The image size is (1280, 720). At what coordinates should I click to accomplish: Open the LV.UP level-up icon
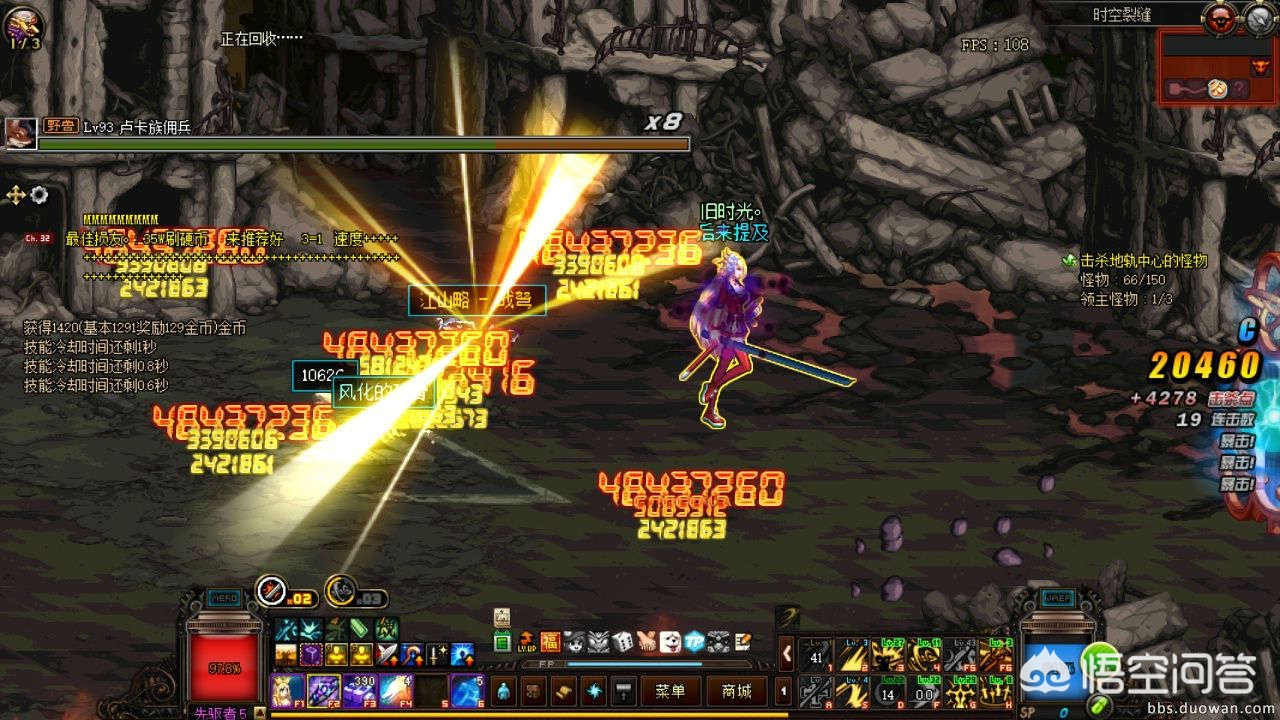[527, 641]
